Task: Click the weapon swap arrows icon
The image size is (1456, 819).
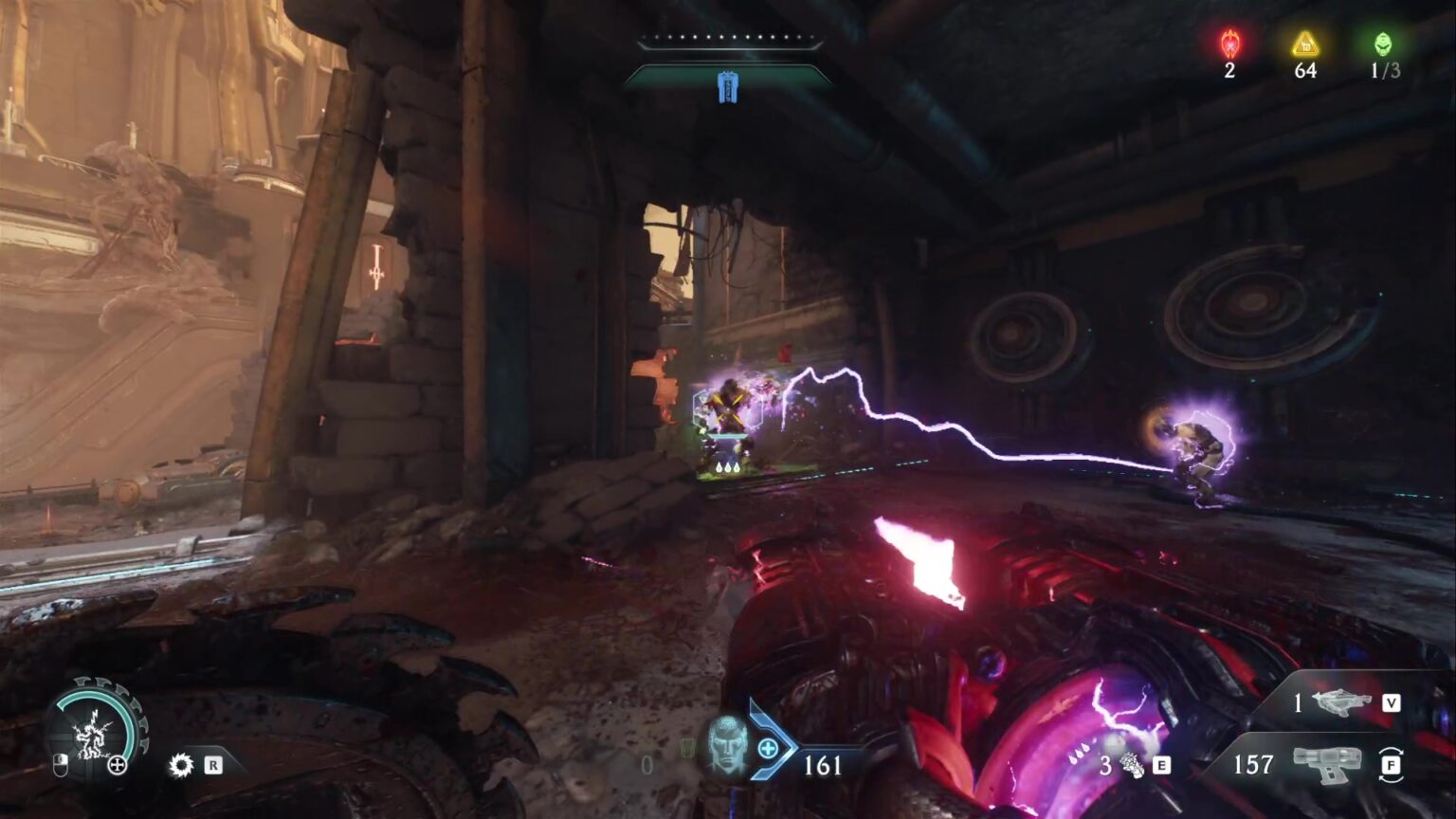Action: point(1391,764)
